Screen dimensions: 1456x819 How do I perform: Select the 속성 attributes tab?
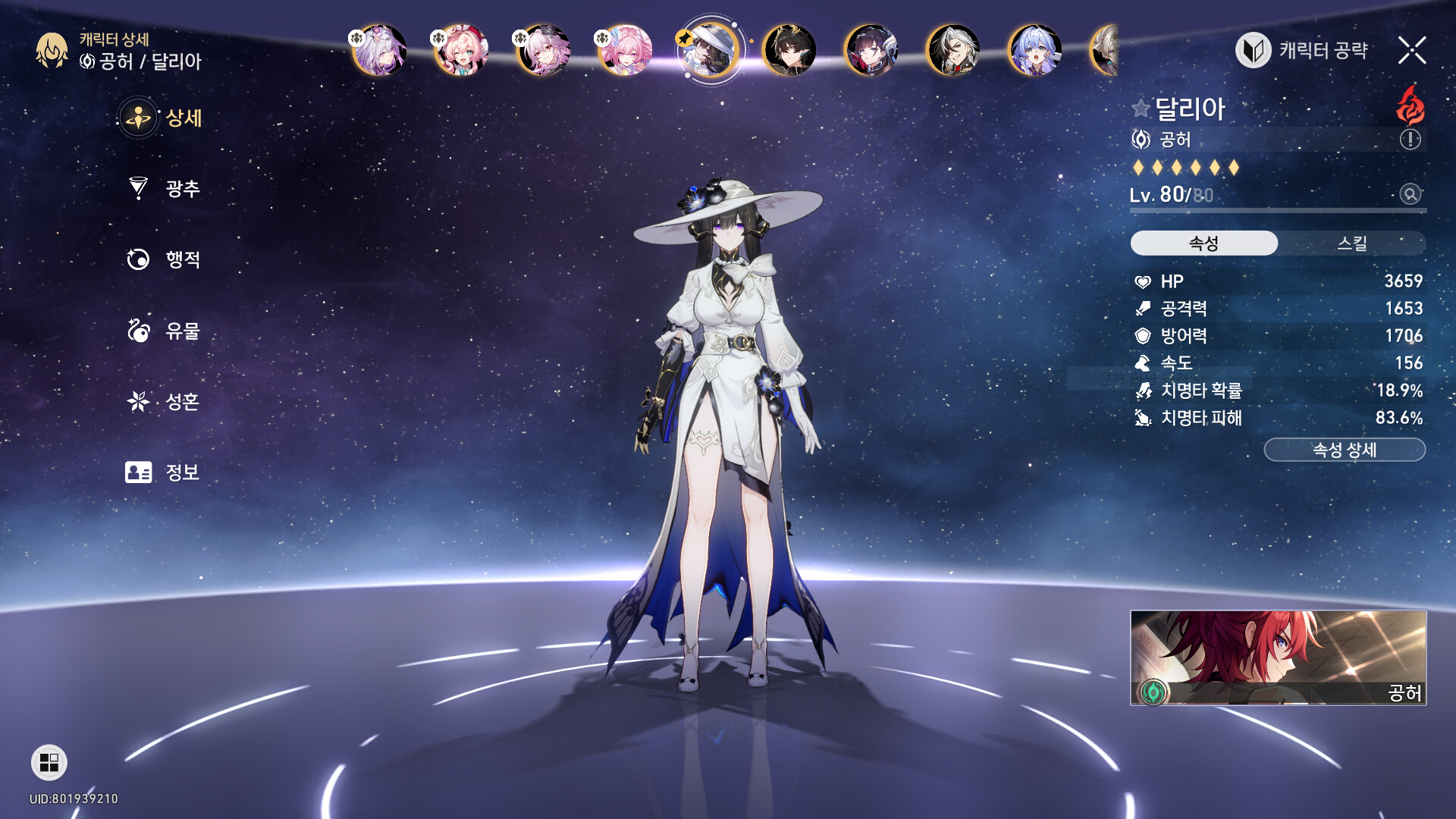click(1203, 243)
